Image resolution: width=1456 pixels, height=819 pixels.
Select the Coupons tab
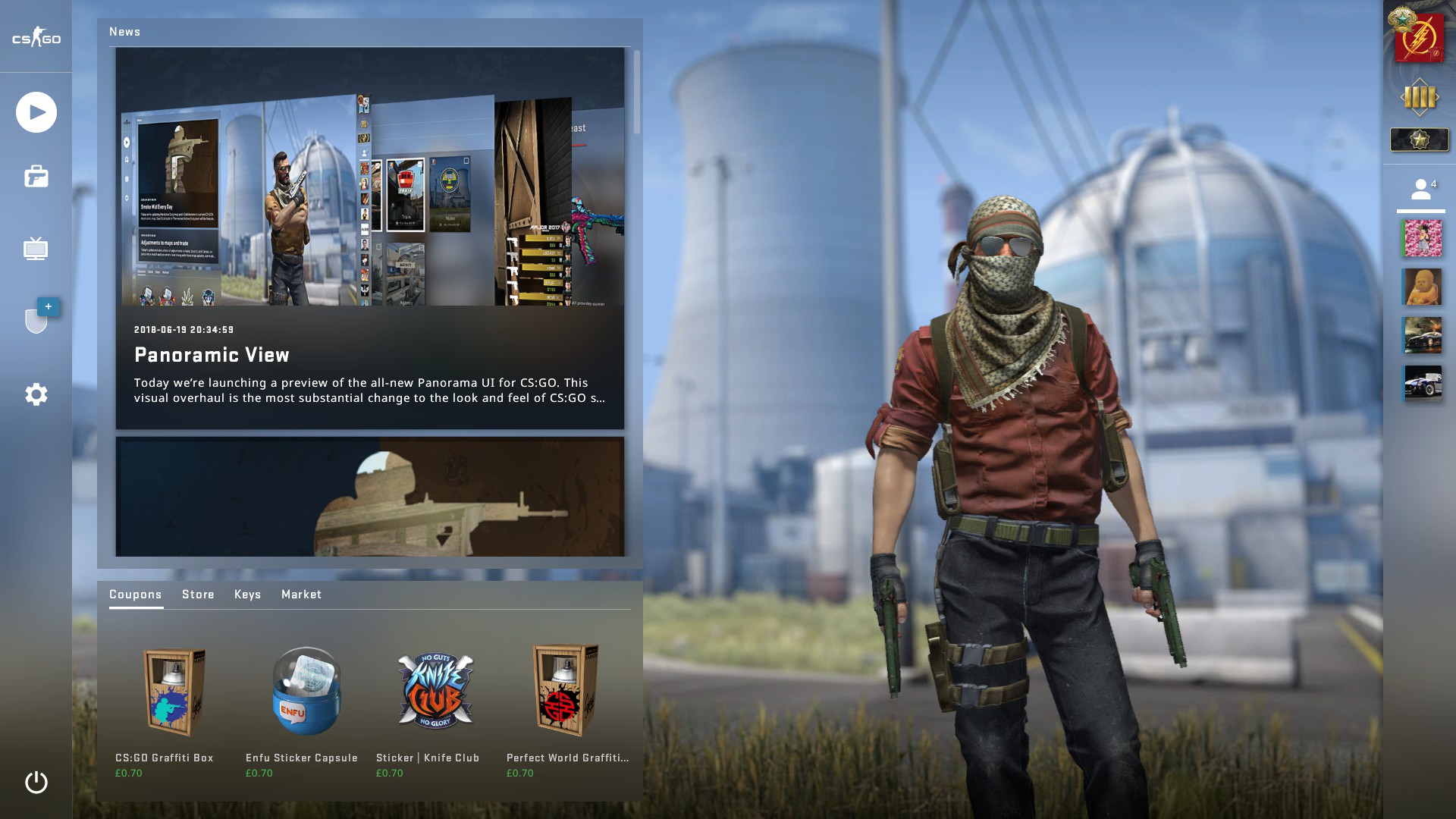135,595
